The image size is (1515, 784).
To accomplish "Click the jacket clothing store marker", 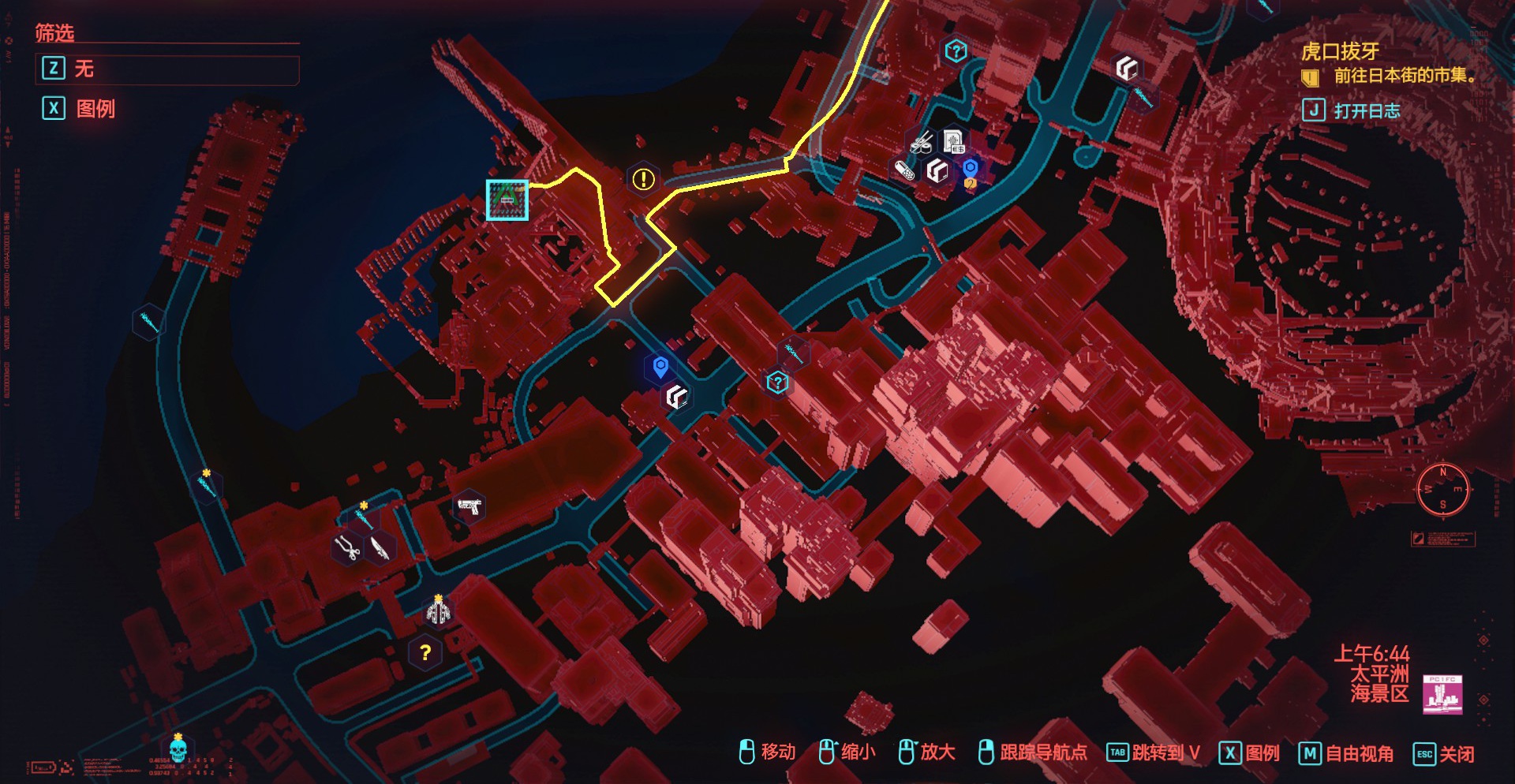I will pos(439,611).
